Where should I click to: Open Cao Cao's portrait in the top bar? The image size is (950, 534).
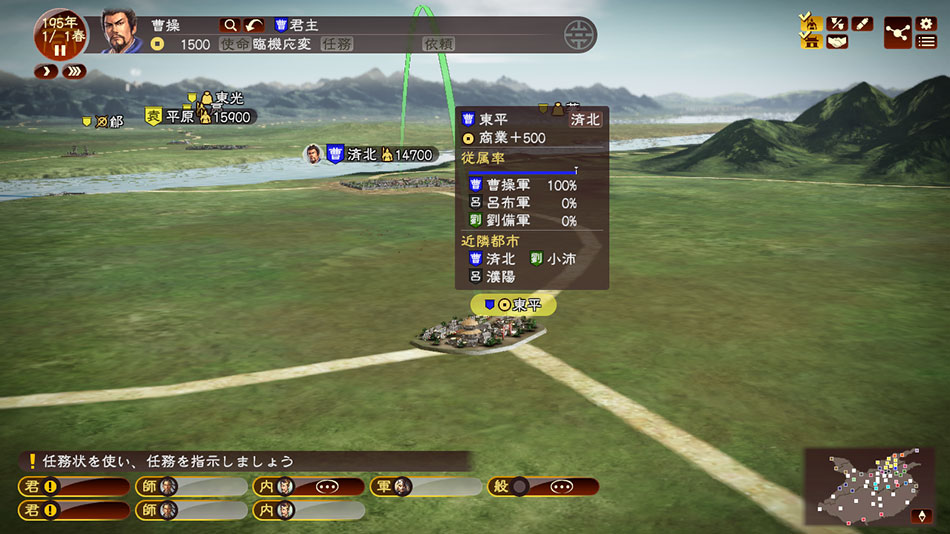point(118,31)
